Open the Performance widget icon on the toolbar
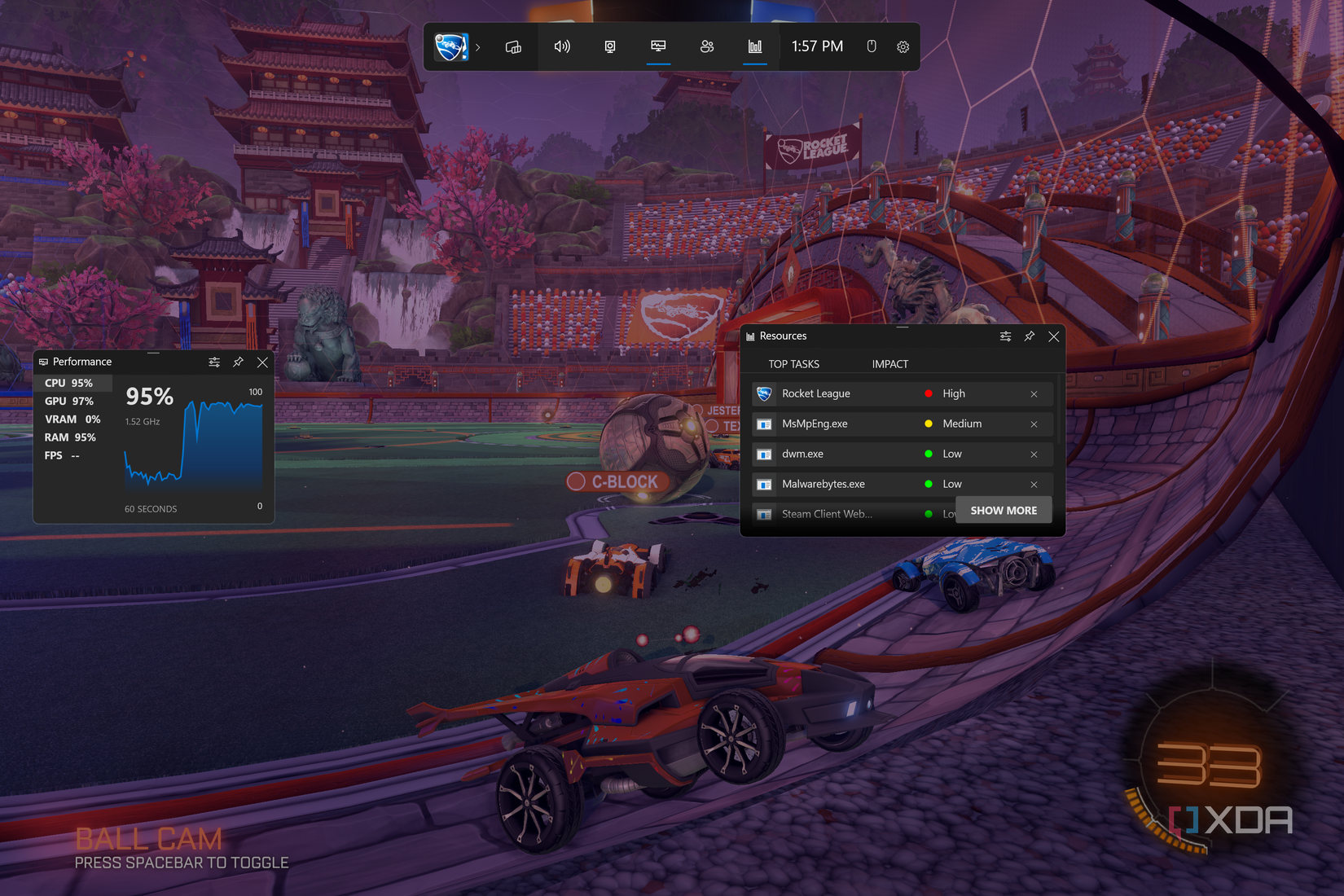 (x=658, y=46)
